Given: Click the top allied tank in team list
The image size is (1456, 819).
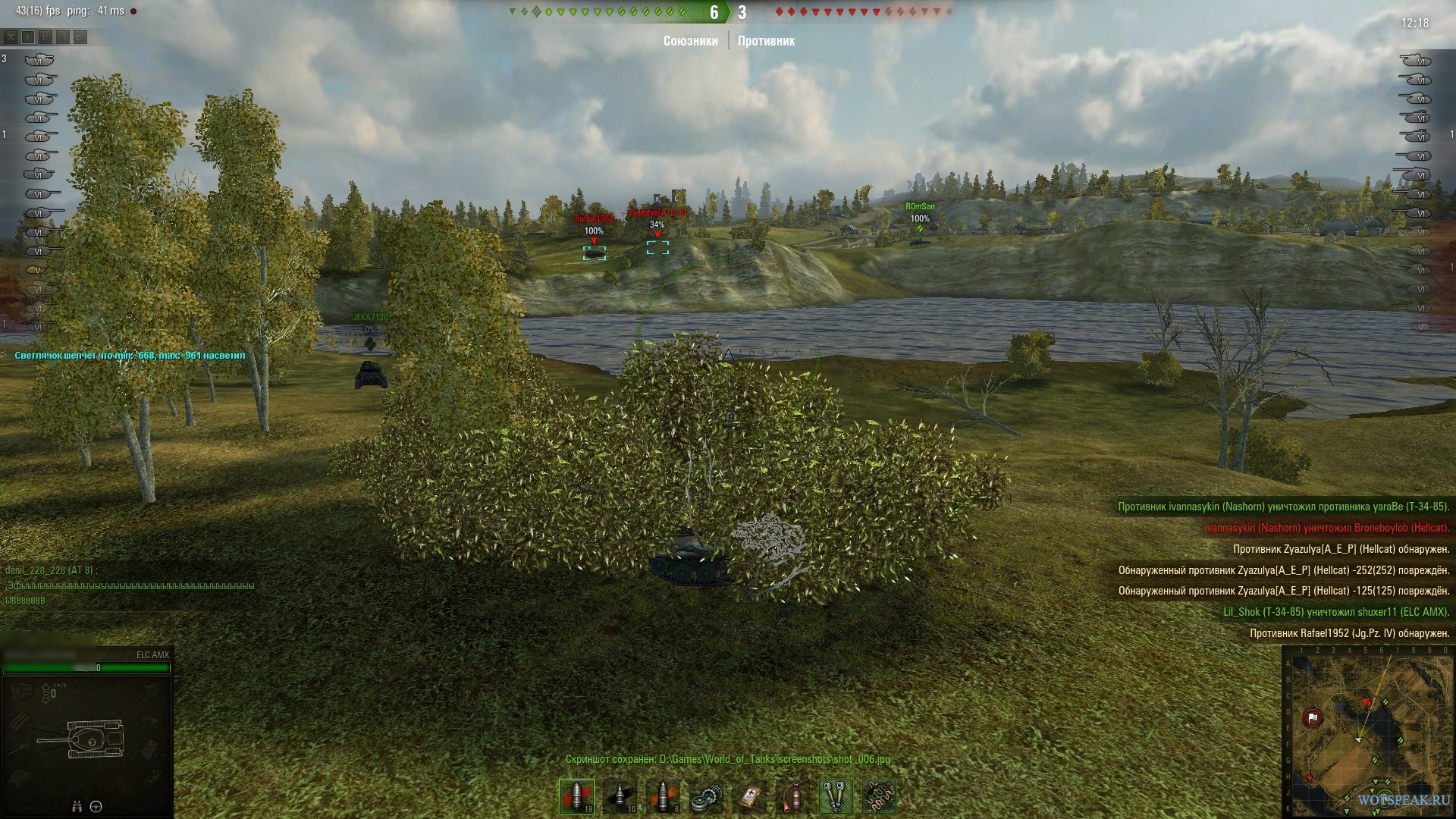Looking at the screenshot, I should (x=38, y=60).
